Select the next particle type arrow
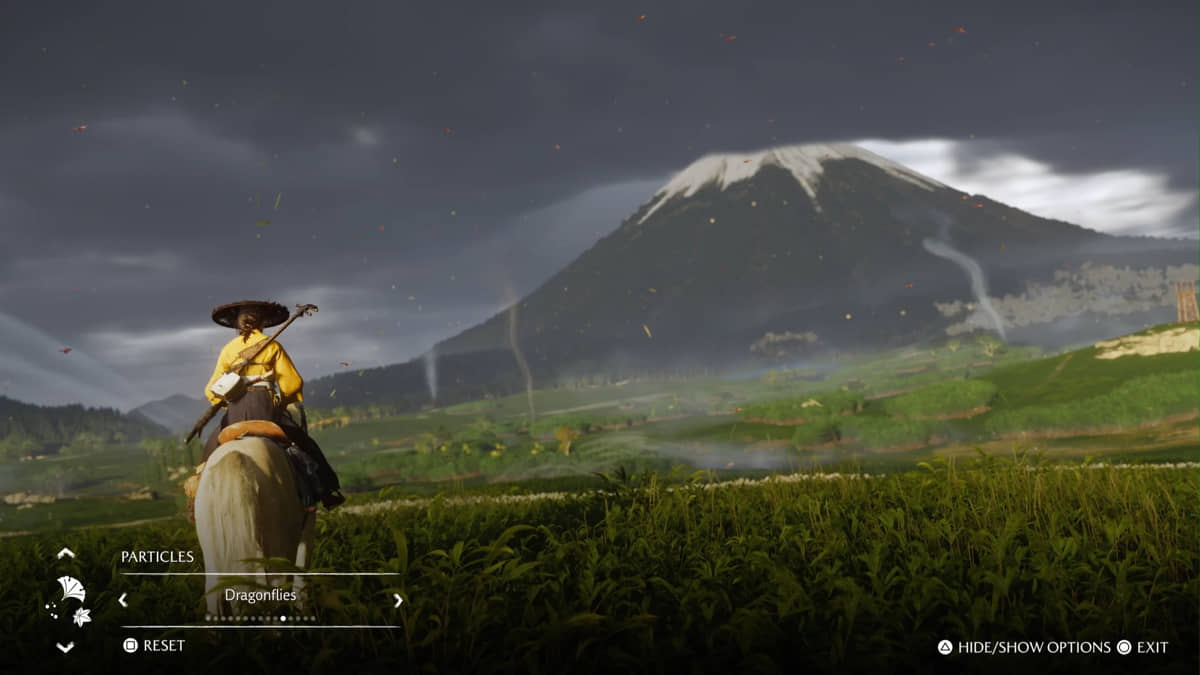The height and width of the screenshot is (675, 1200). point(397,600)
